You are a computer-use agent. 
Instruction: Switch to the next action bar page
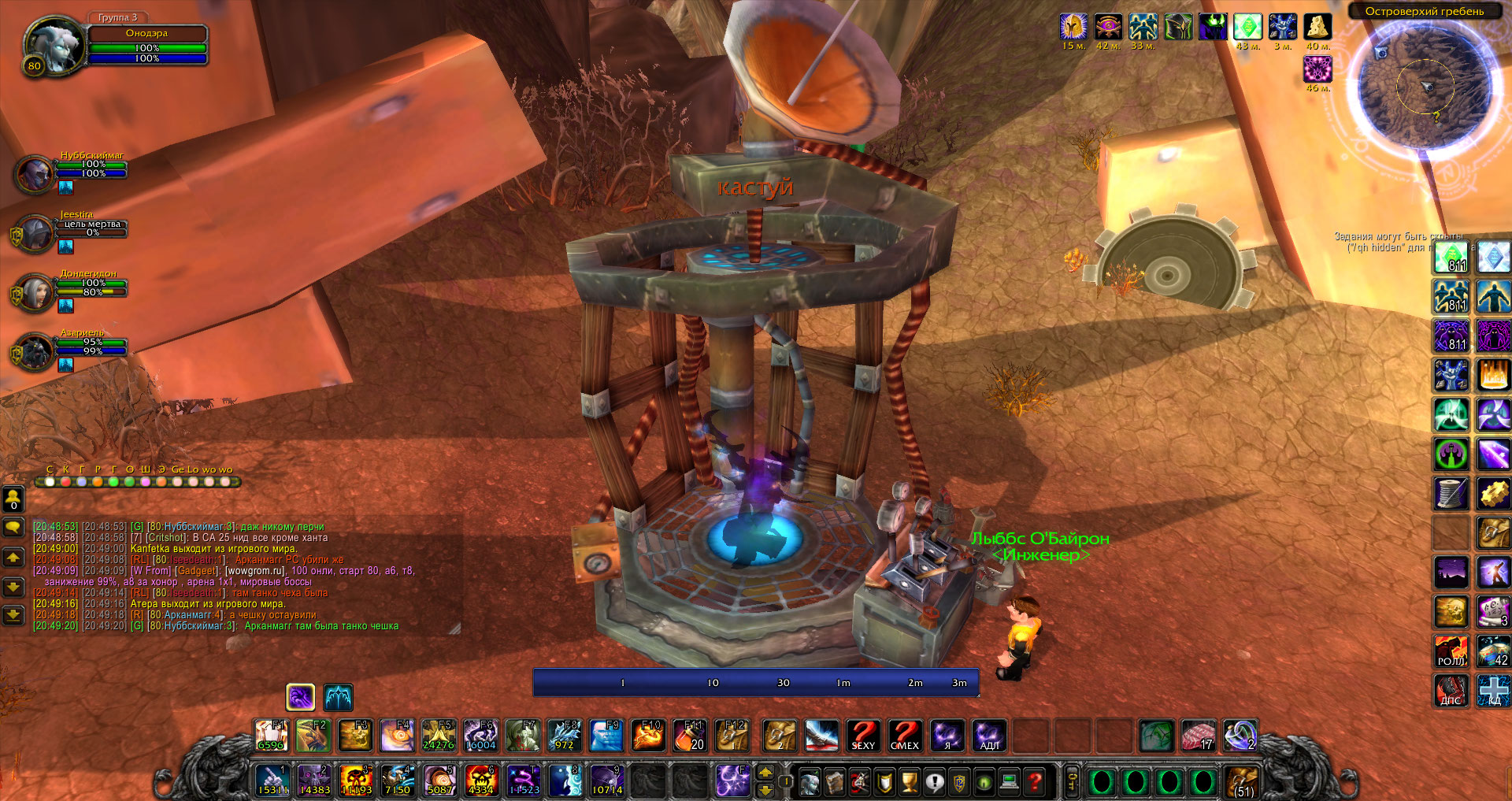[x=765, y=773]
